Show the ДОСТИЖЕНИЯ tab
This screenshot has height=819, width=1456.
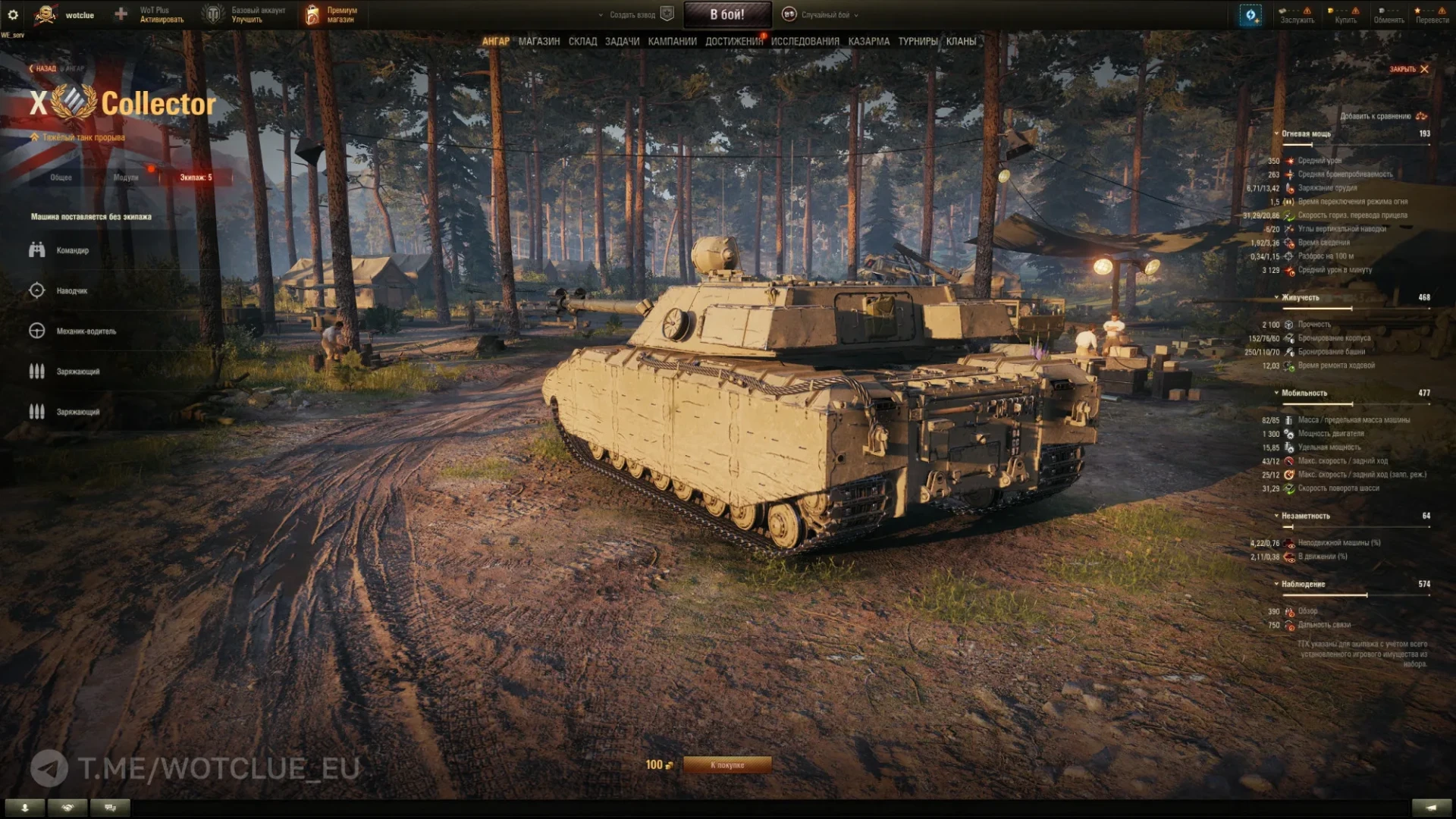[733, 42]
